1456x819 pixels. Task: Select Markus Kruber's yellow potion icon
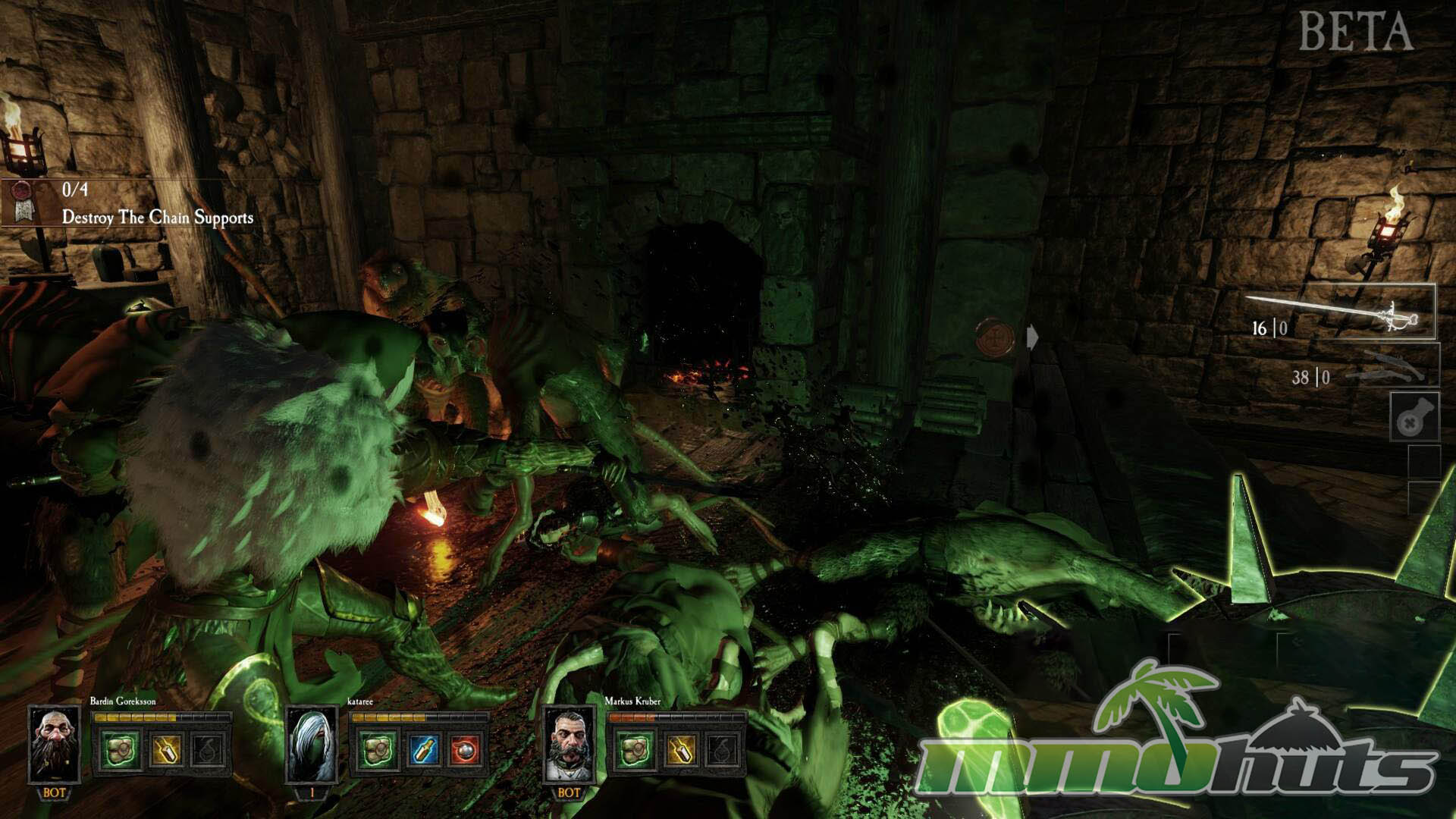(x=679, y=750)
